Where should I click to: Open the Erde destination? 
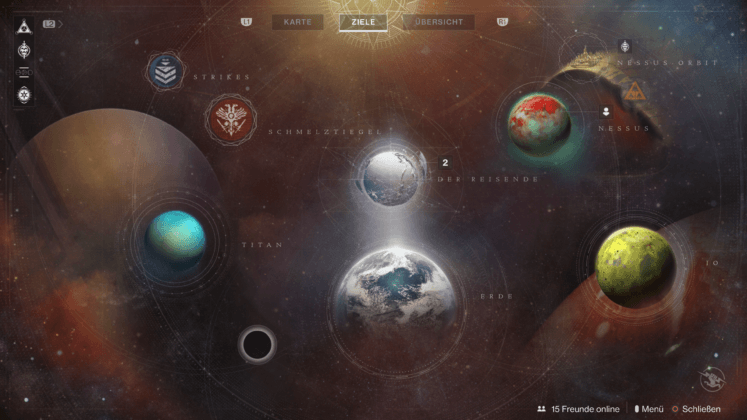[x=396, y=293]
